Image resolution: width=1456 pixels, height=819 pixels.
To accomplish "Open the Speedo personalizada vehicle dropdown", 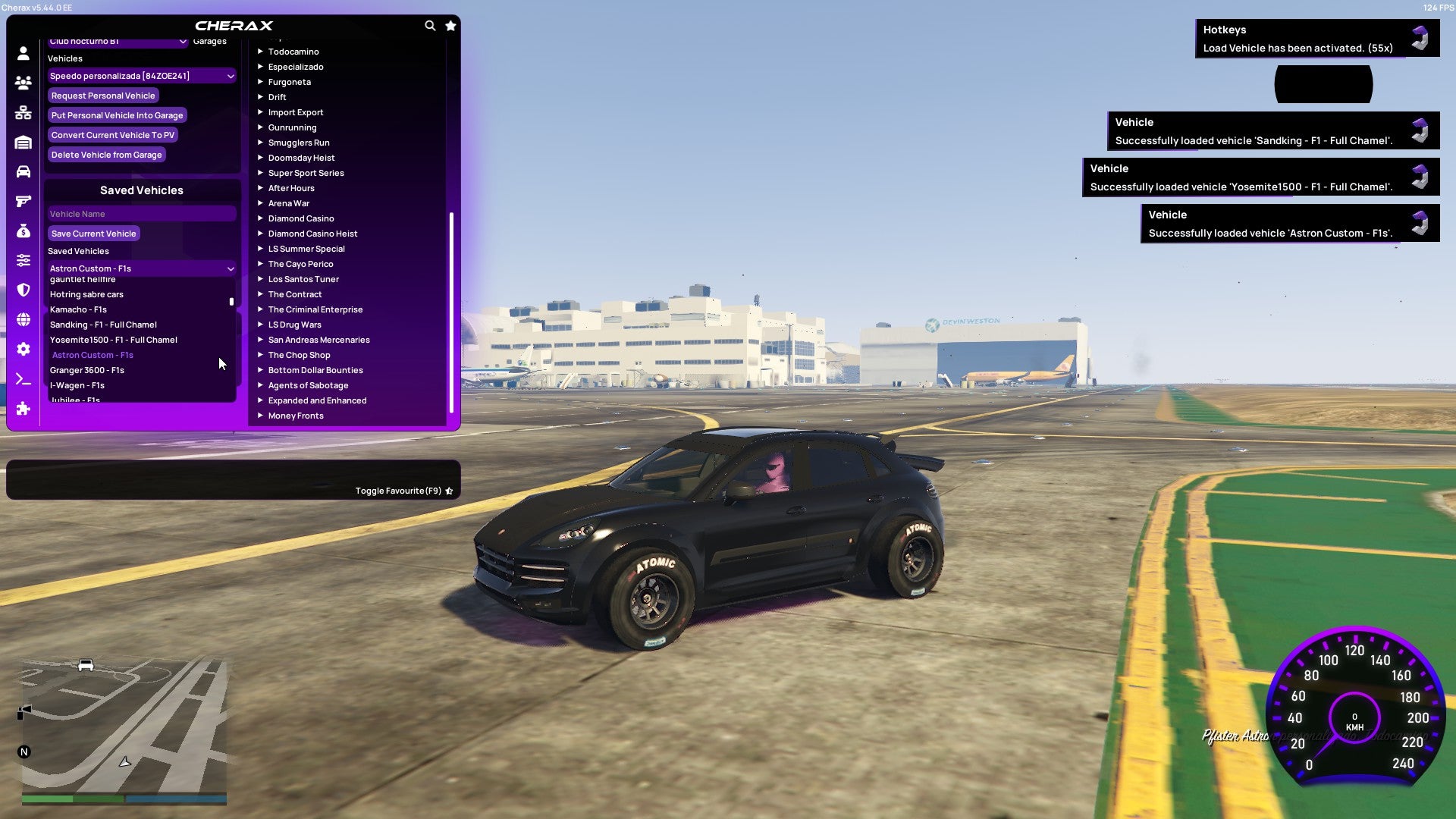I will 141,76.
